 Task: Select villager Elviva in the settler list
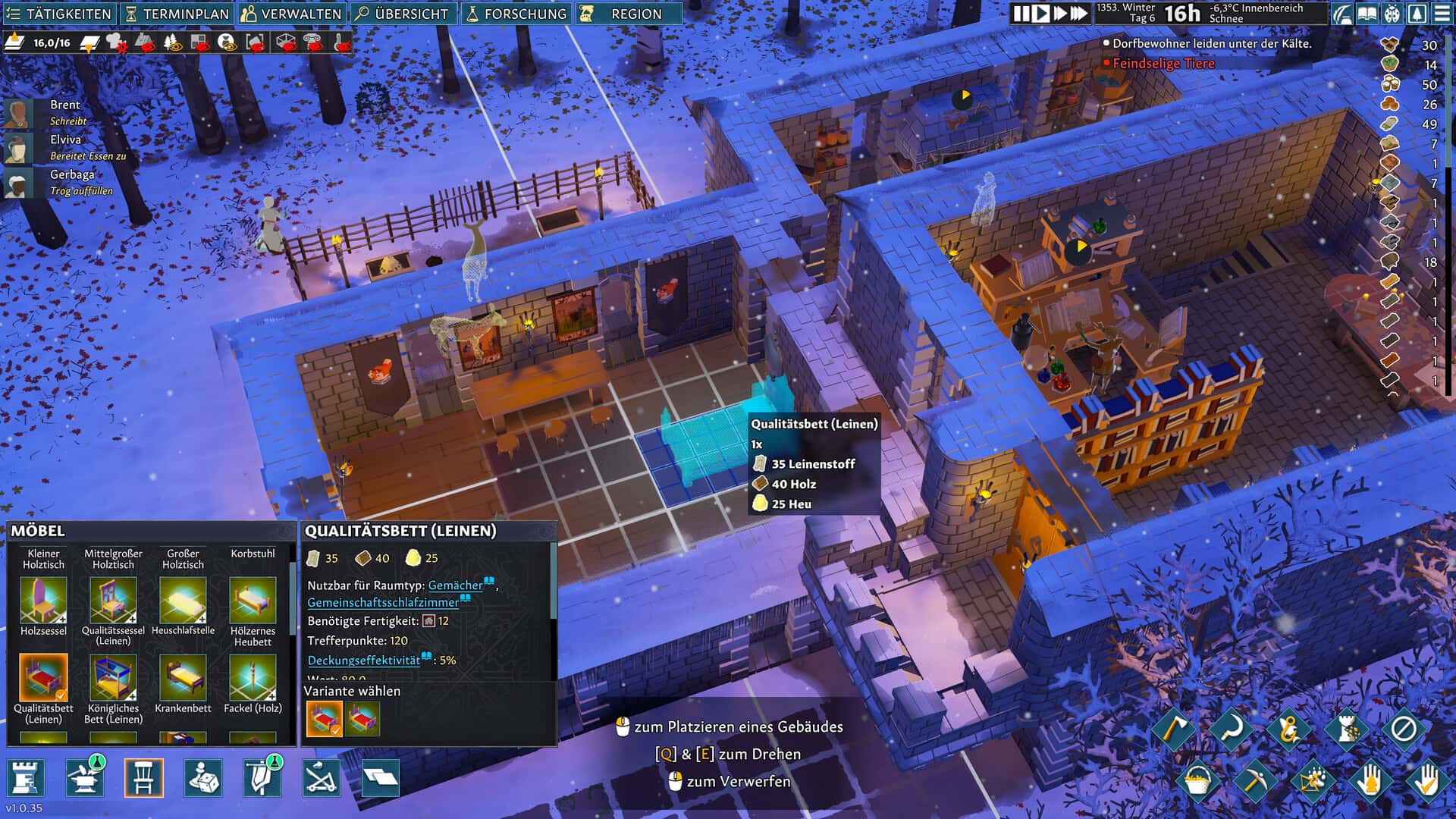point(65,140)
